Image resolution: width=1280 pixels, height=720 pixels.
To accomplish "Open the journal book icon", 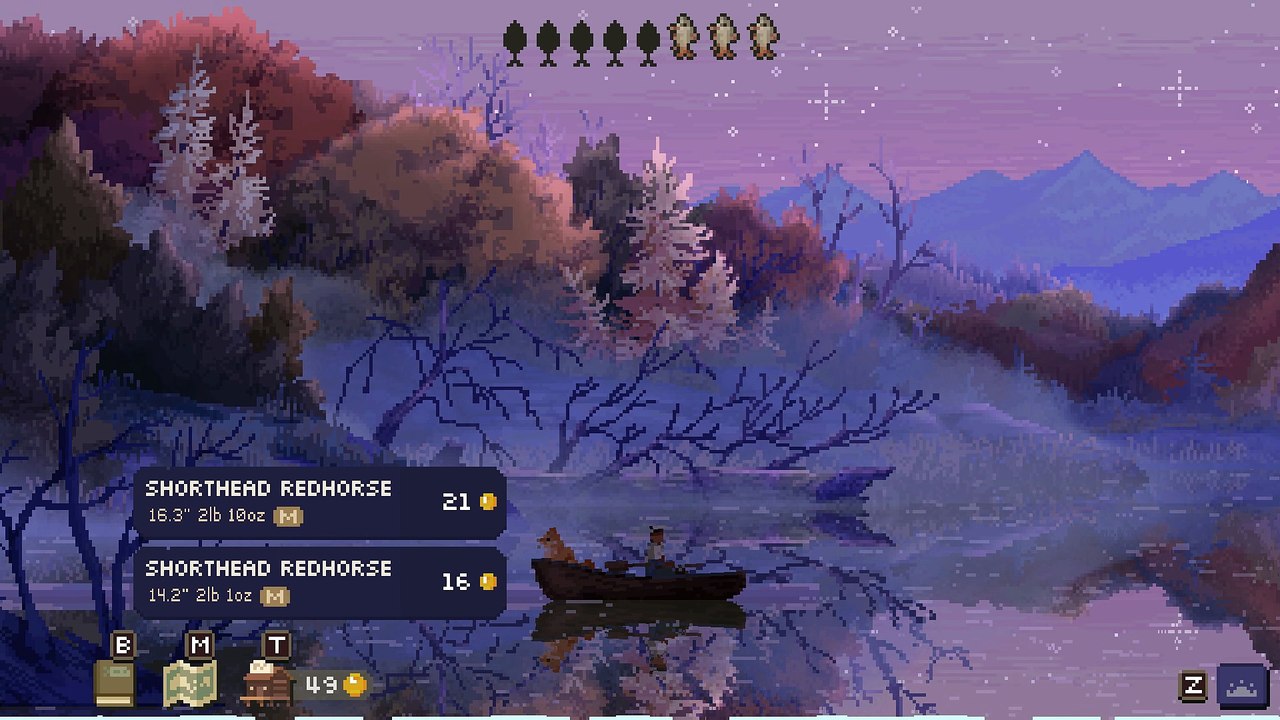I will click(114, 684).
